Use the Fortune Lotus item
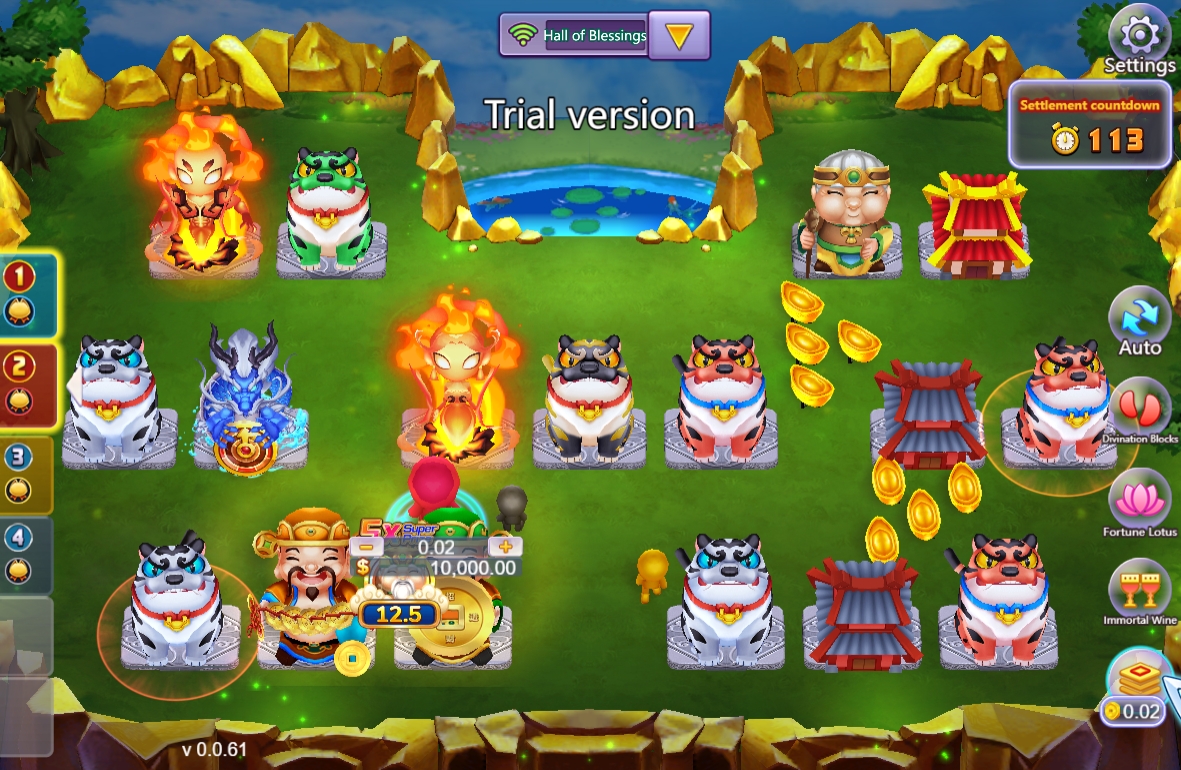This screenshot has height=770, width=1181. (1140, 500)
